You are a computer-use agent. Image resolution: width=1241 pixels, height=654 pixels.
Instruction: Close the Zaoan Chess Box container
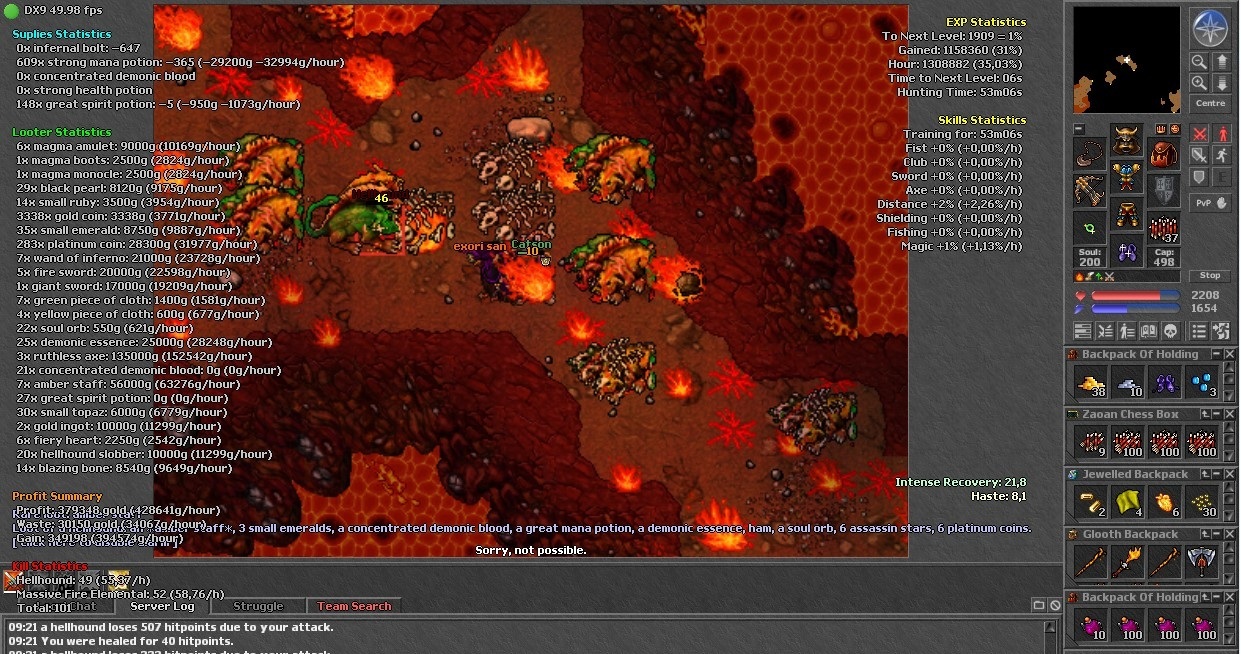pos(1230,415)
